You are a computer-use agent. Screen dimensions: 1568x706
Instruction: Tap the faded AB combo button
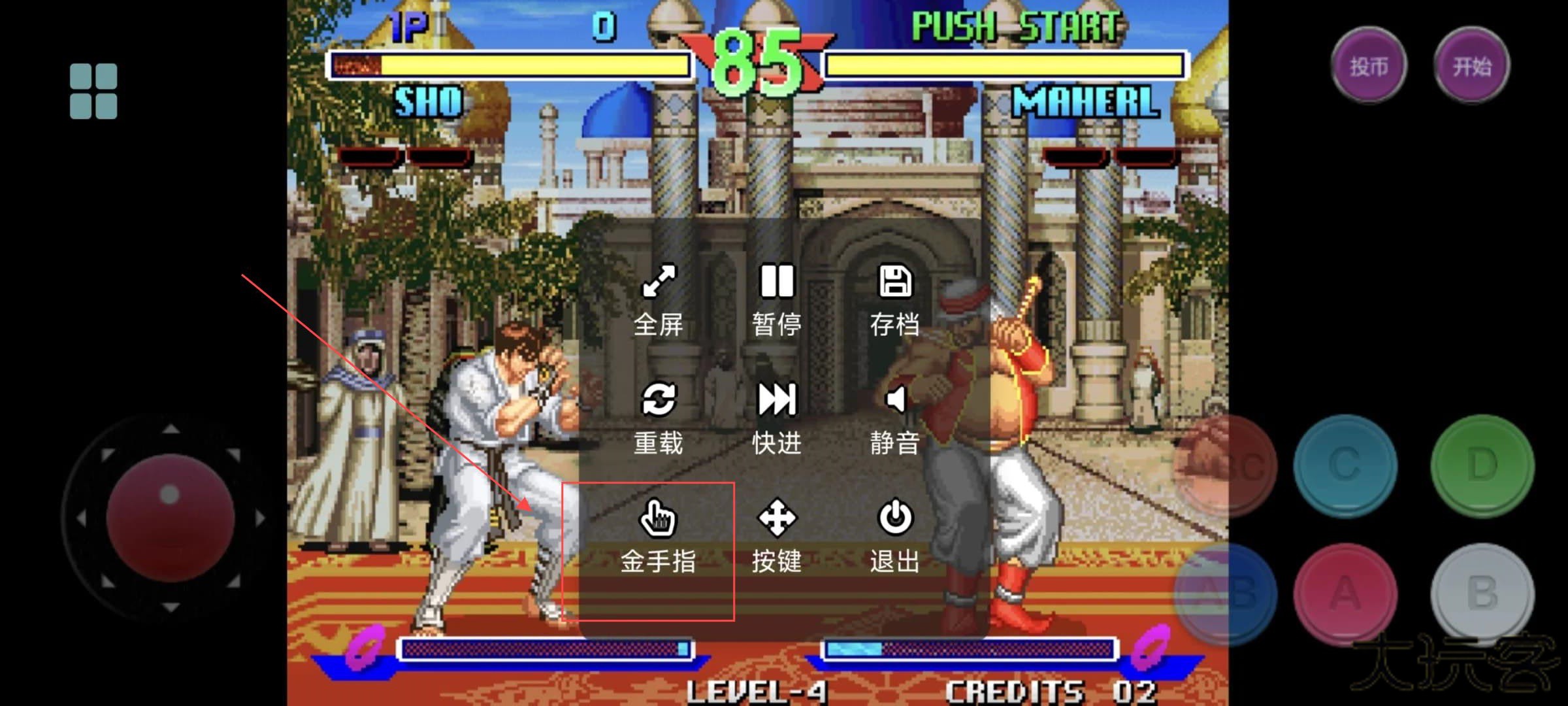tap(1226, 594)
